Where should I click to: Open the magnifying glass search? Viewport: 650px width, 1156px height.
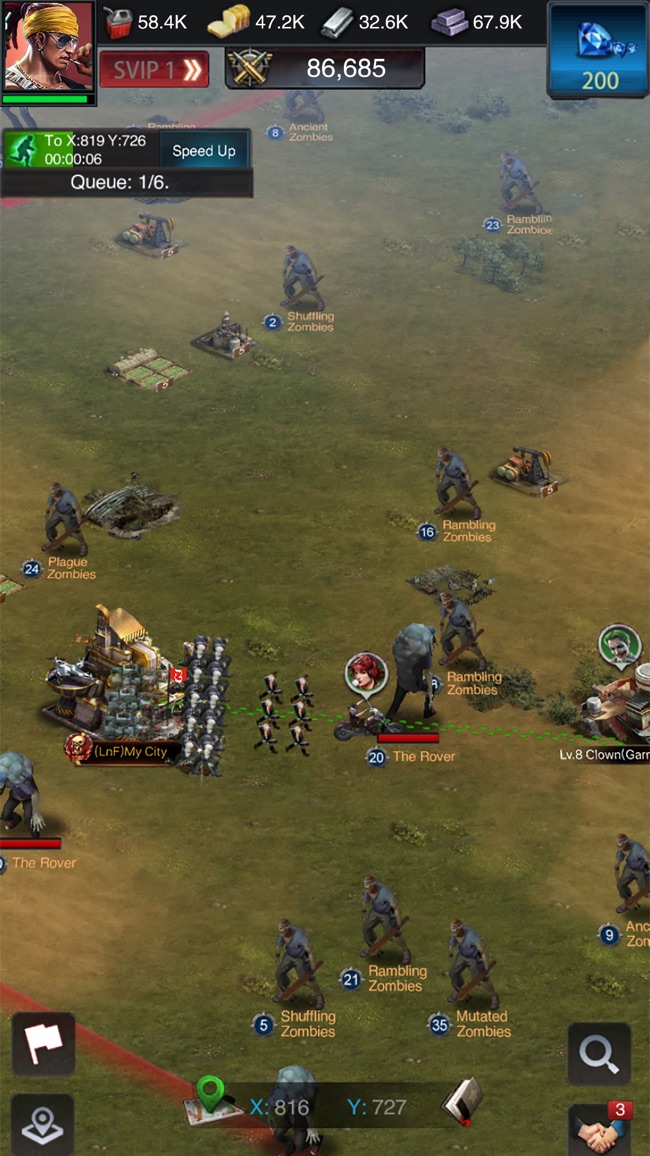599,1054
